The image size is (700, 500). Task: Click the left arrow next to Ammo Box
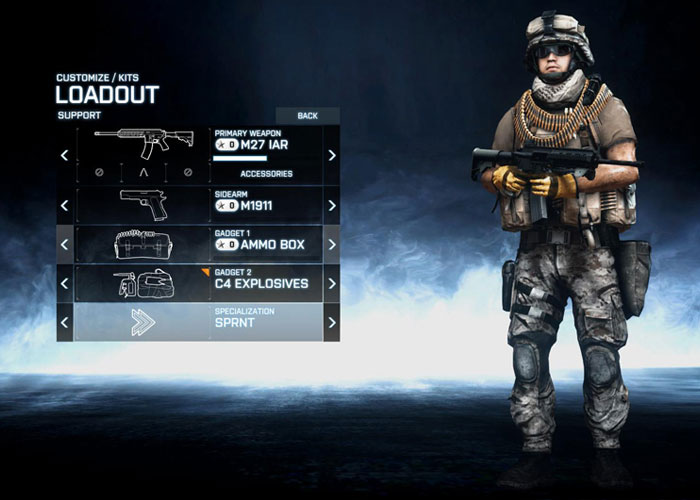pos(65,244)
